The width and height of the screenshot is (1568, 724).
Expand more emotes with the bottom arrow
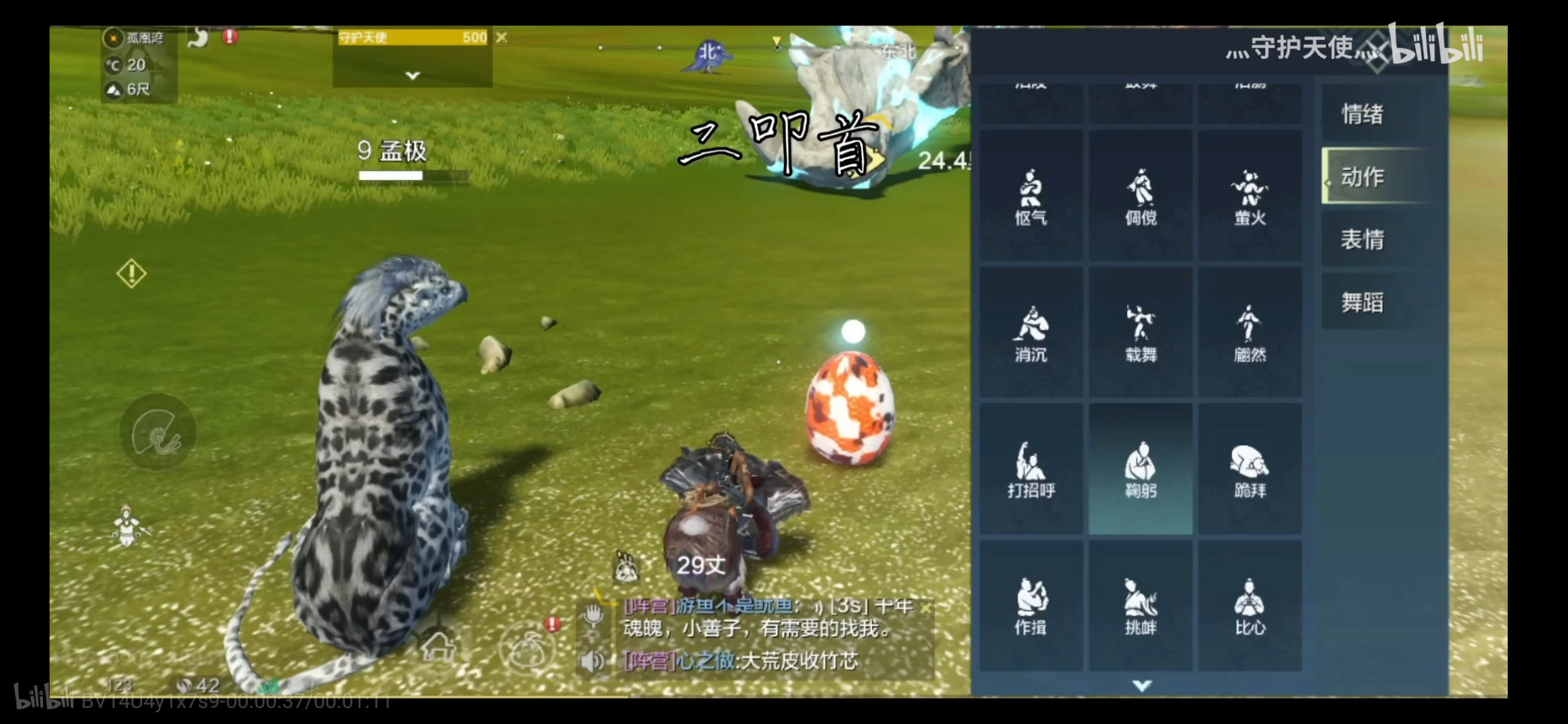[x=1142, y=685]
